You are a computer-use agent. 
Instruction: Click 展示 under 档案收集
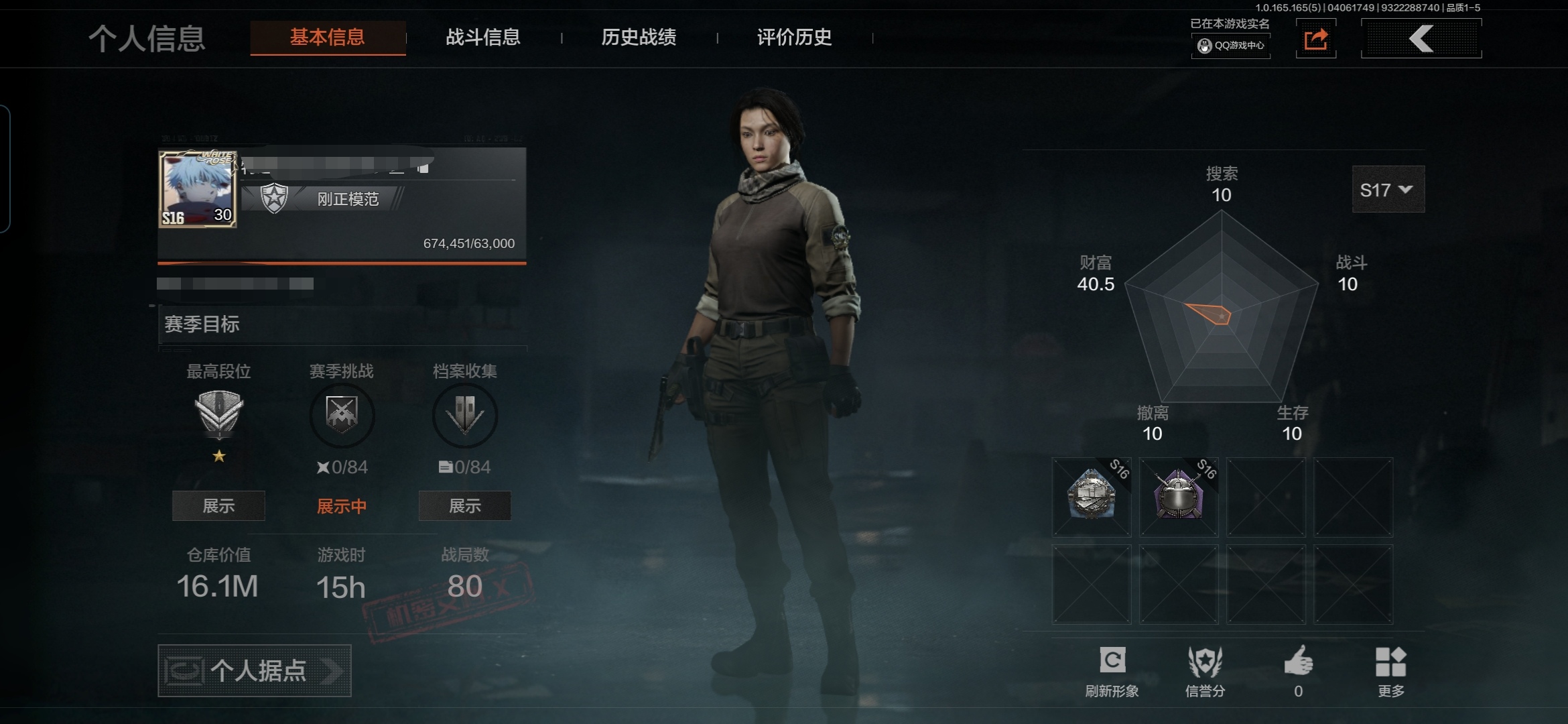click(x=464, y=506)
